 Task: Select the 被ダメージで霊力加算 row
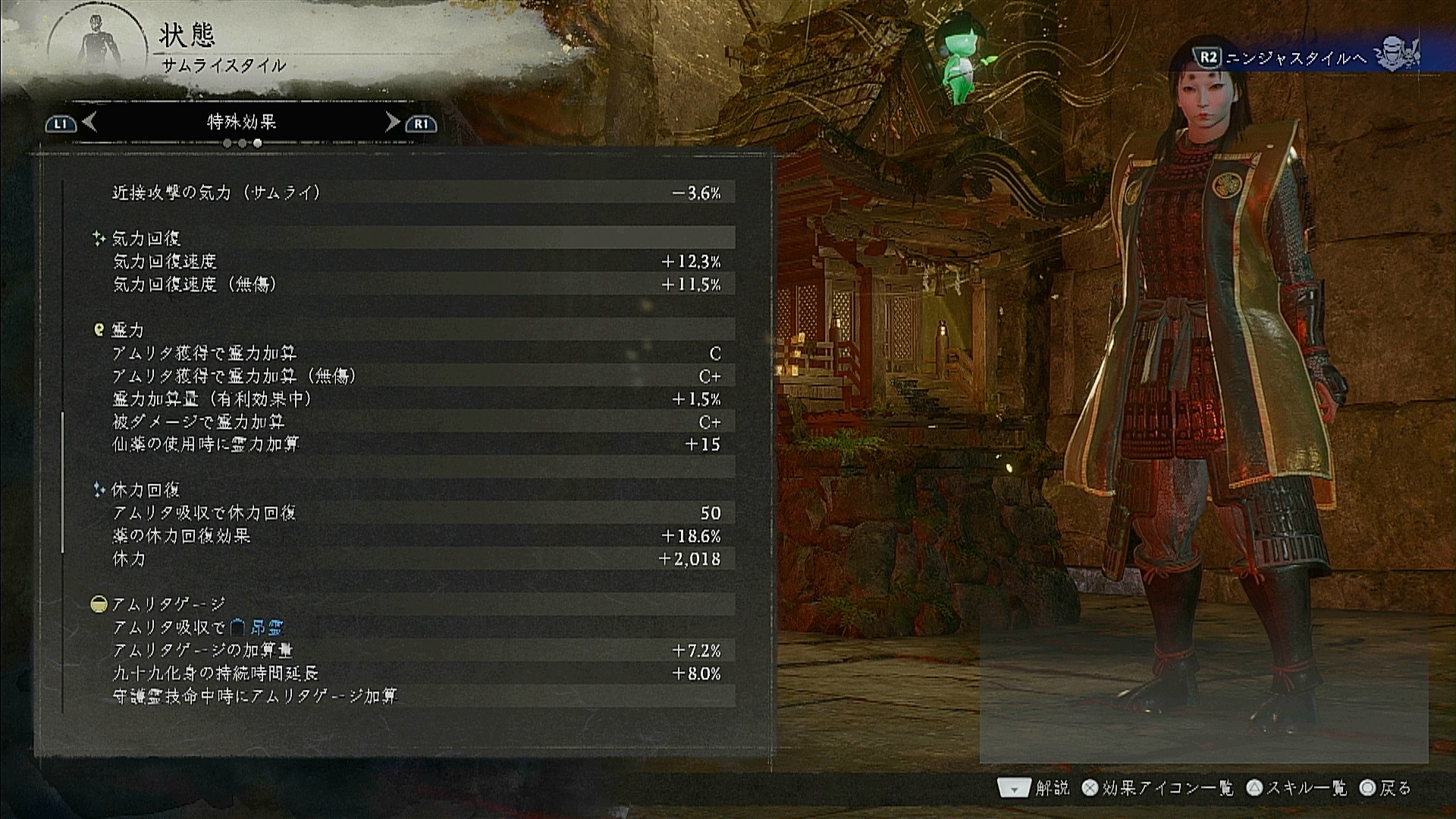(x=416, y=422)
